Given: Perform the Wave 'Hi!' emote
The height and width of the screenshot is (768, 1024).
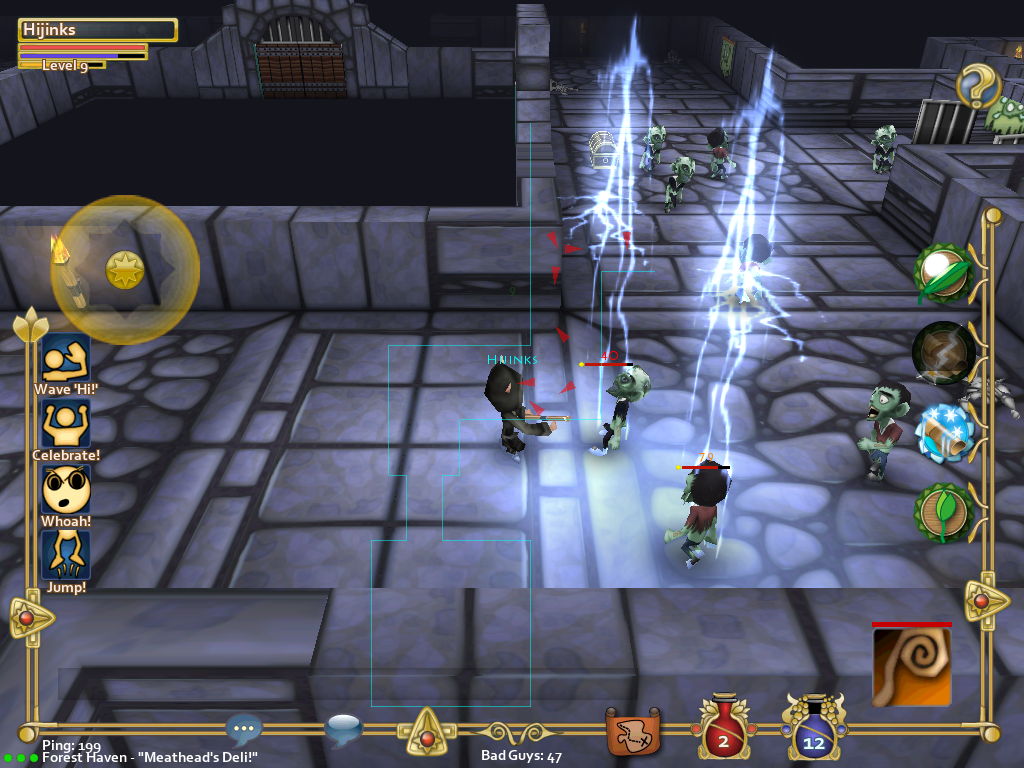Looking at the screenshot, I should [x=66, y=358].
